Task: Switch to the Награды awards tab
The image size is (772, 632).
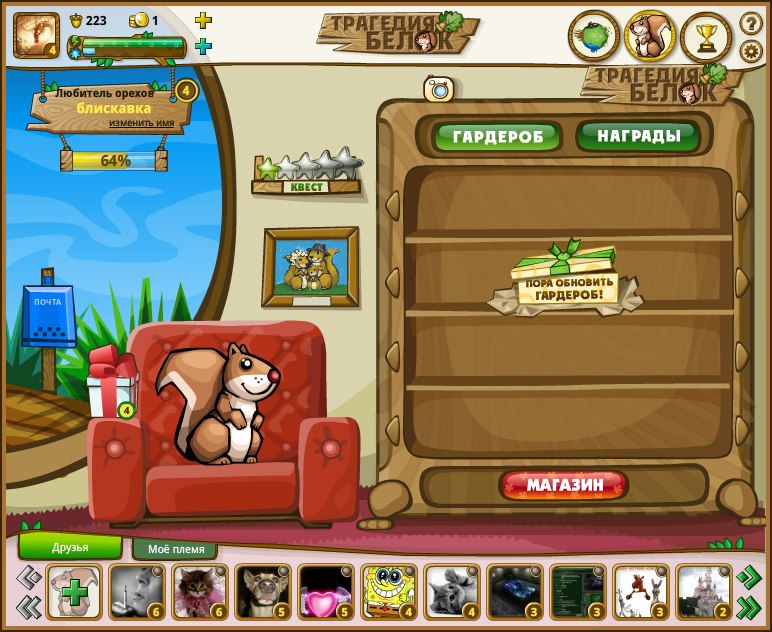Action: [x=638, y=135]
